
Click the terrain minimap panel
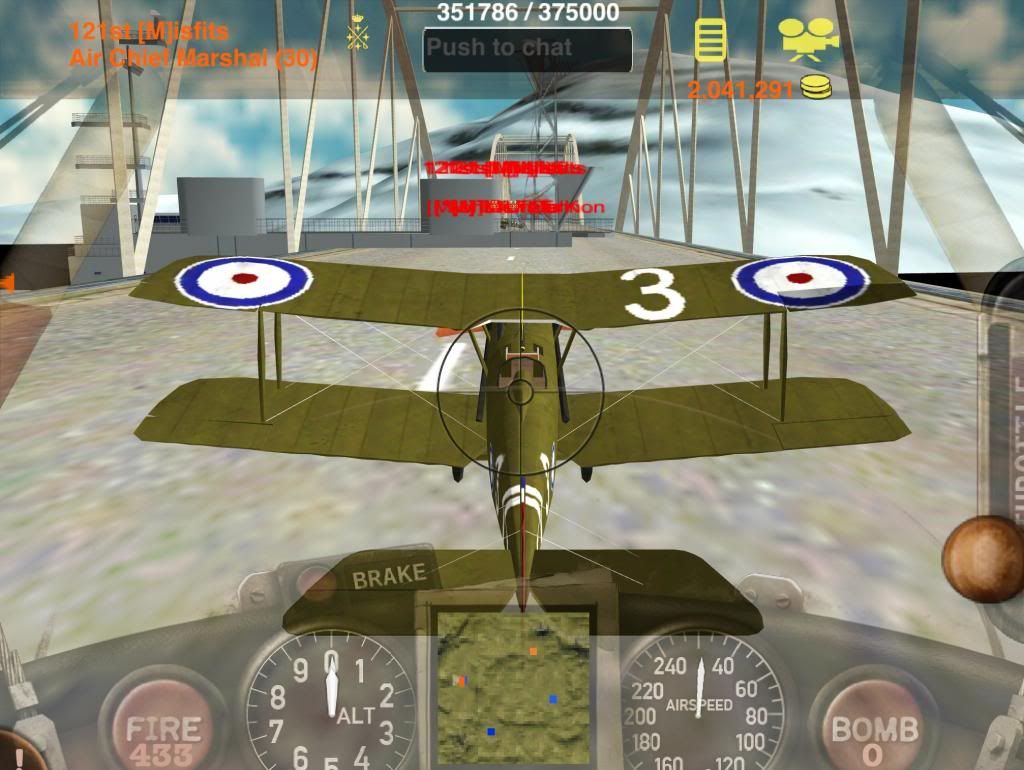(513, 686)
